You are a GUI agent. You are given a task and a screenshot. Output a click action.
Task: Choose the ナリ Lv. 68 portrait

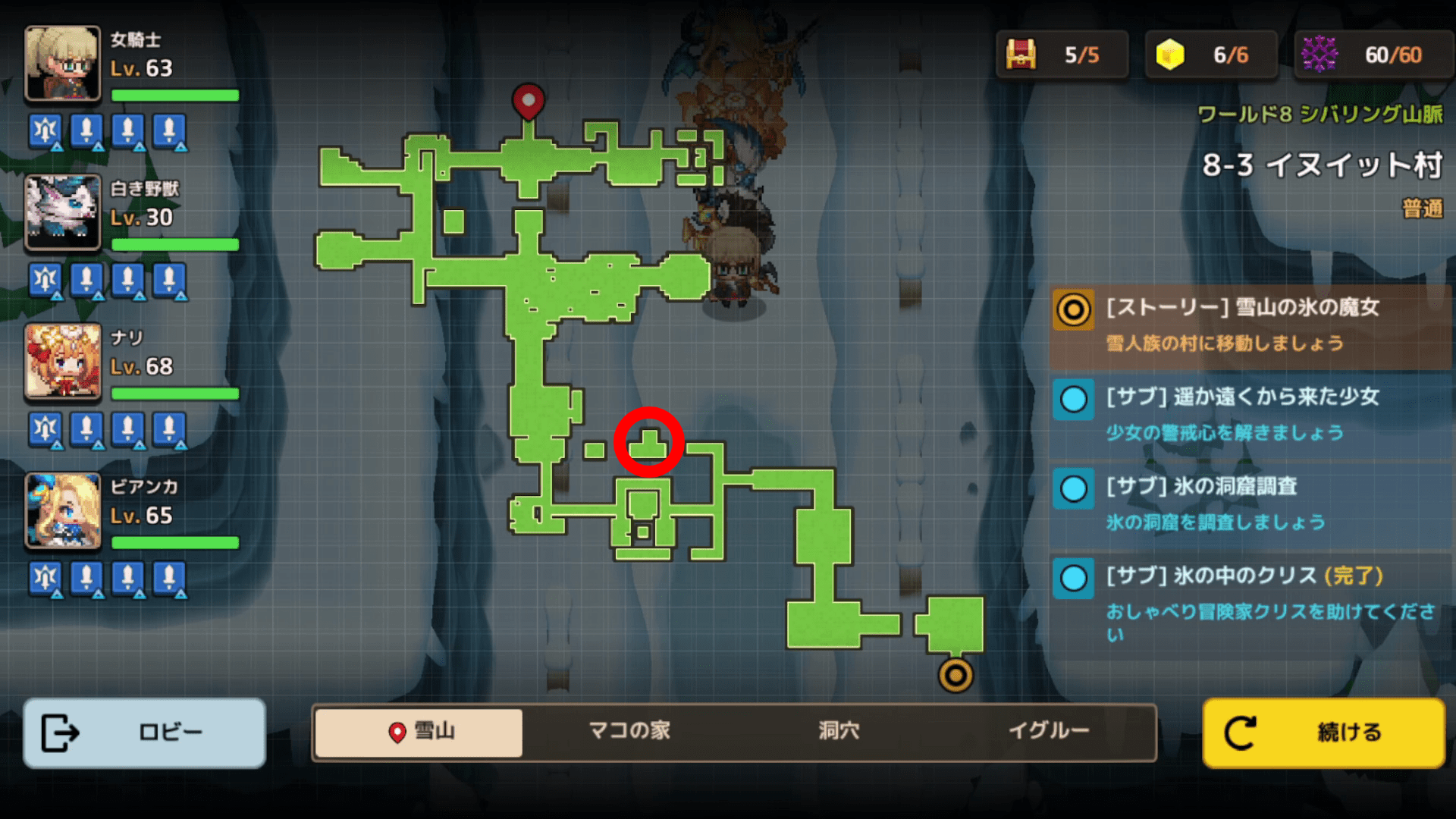click(x=63, y=362)
